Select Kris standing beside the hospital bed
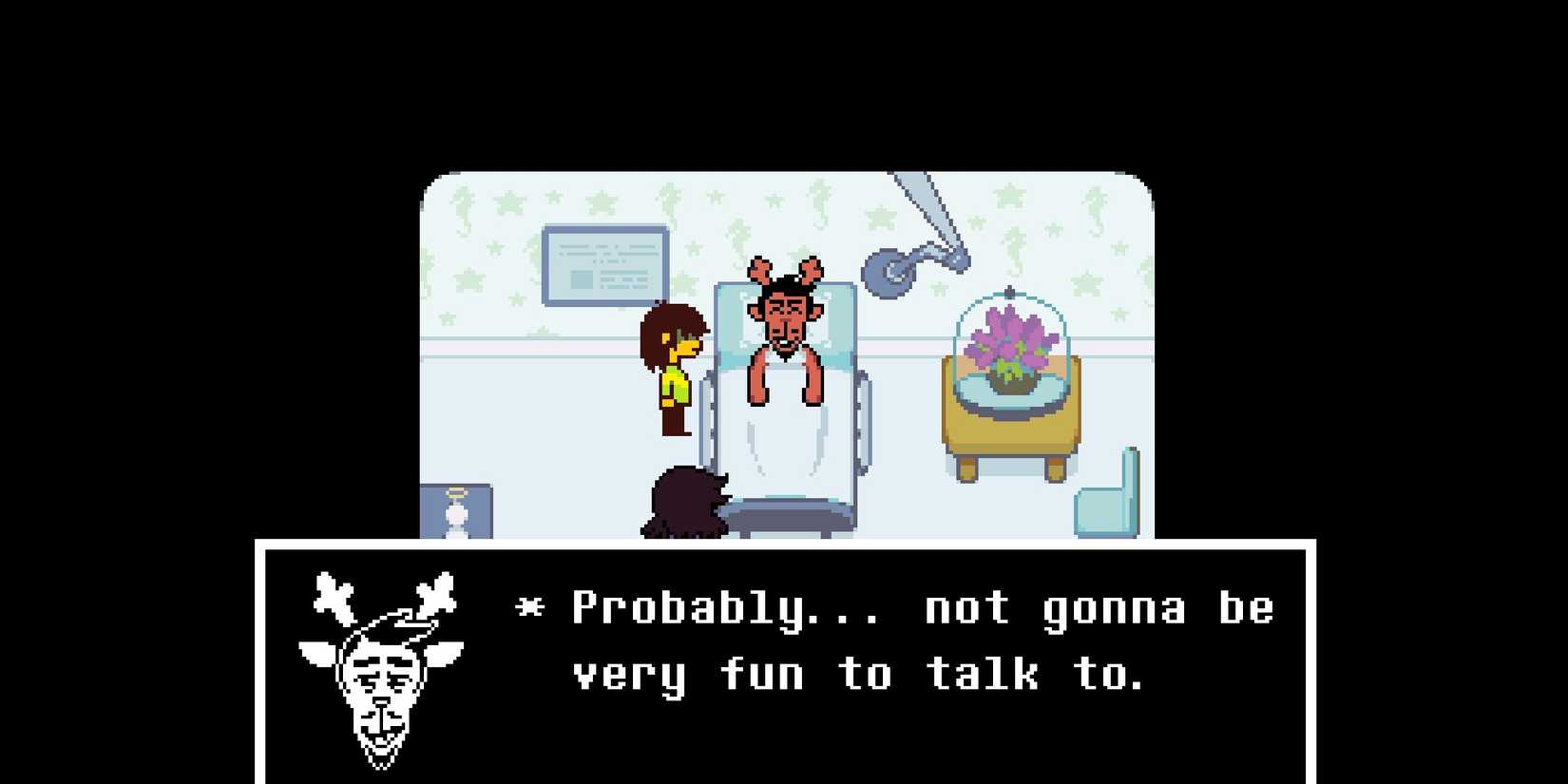This screenshot has width=1568, height=784. coord(677,371)
